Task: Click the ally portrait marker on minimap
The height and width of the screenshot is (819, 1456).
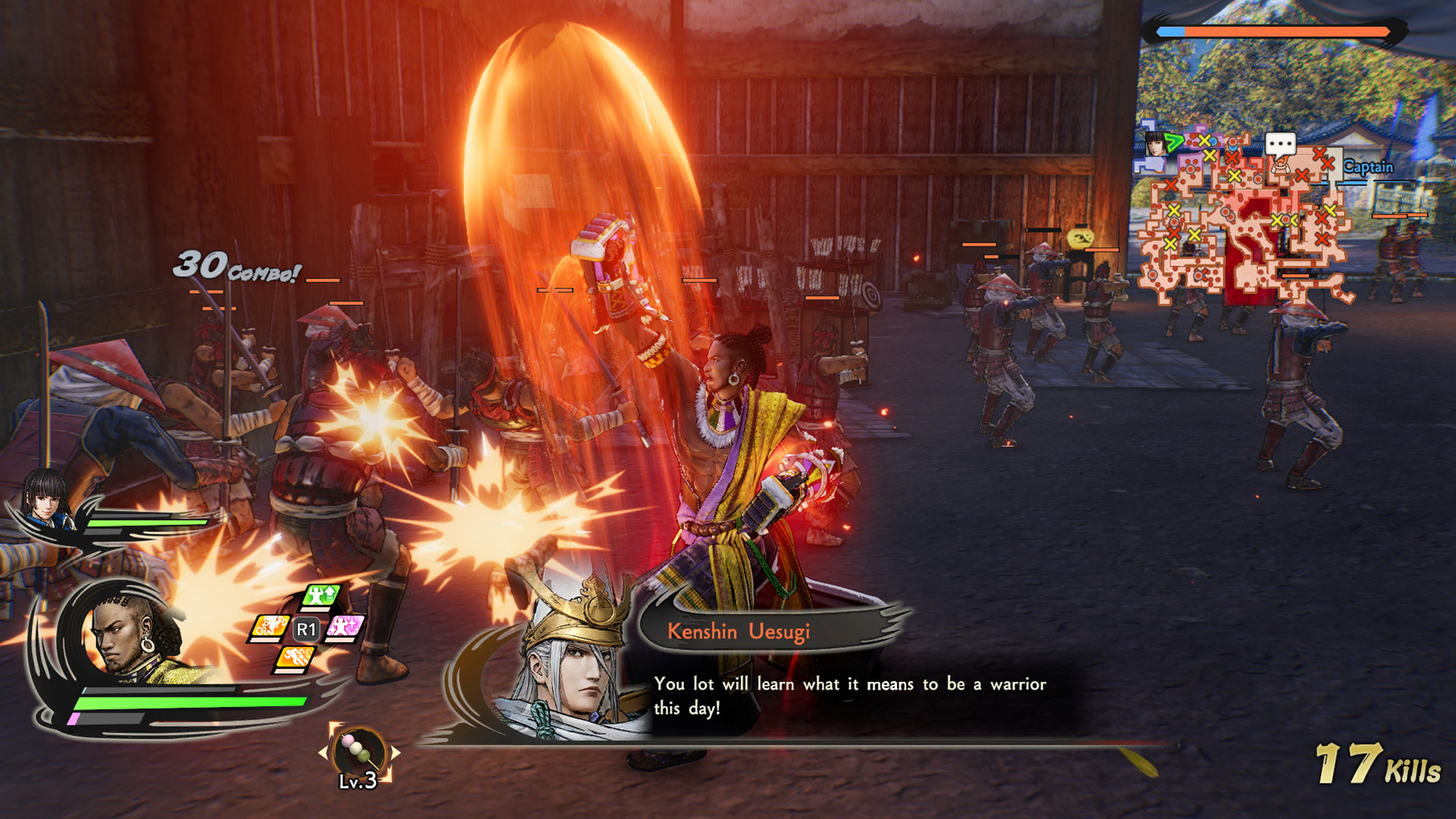Action: click(x=1155, y=143)
